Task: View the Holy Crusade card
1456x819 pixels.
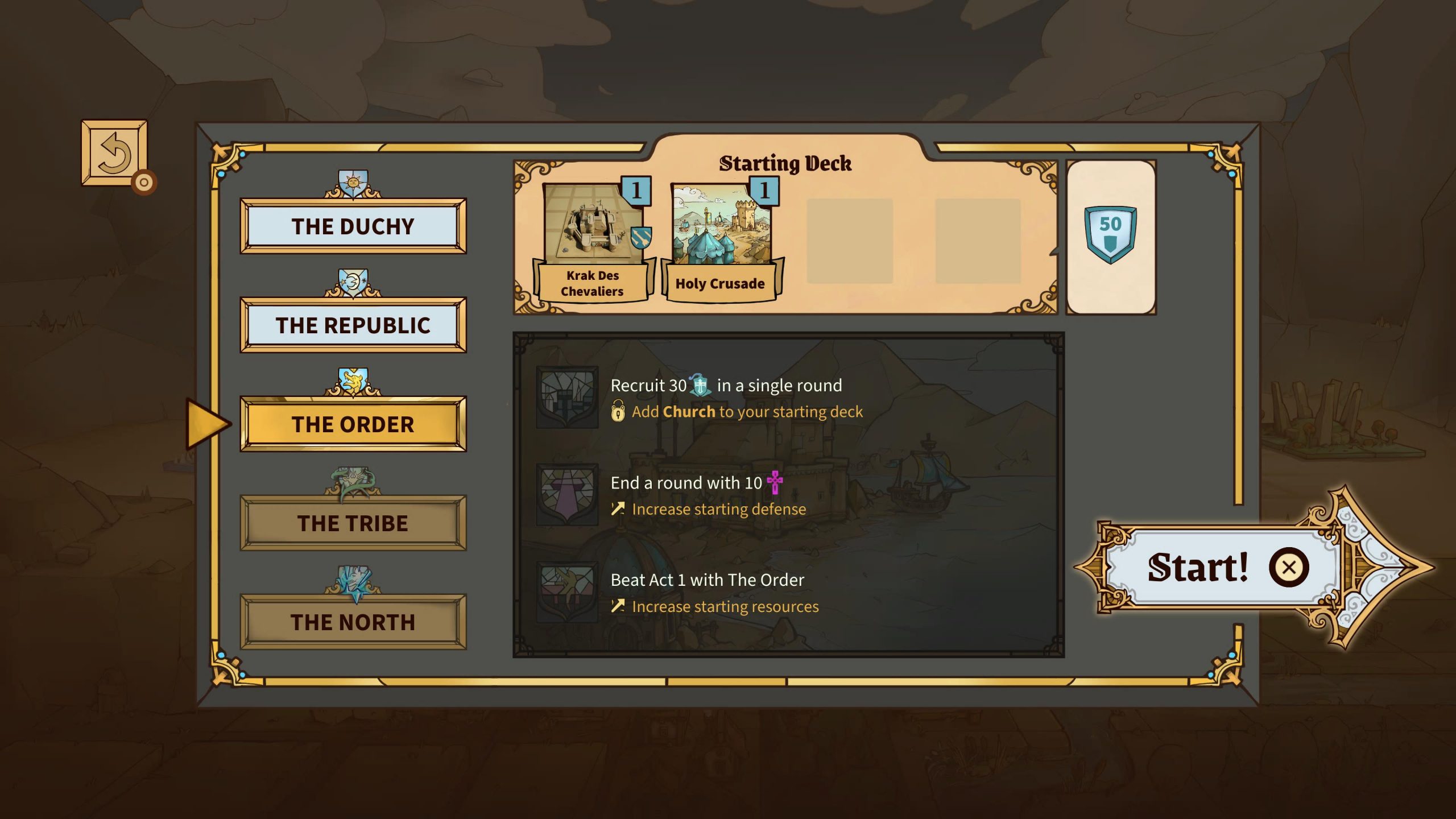Action: point(721,242)
